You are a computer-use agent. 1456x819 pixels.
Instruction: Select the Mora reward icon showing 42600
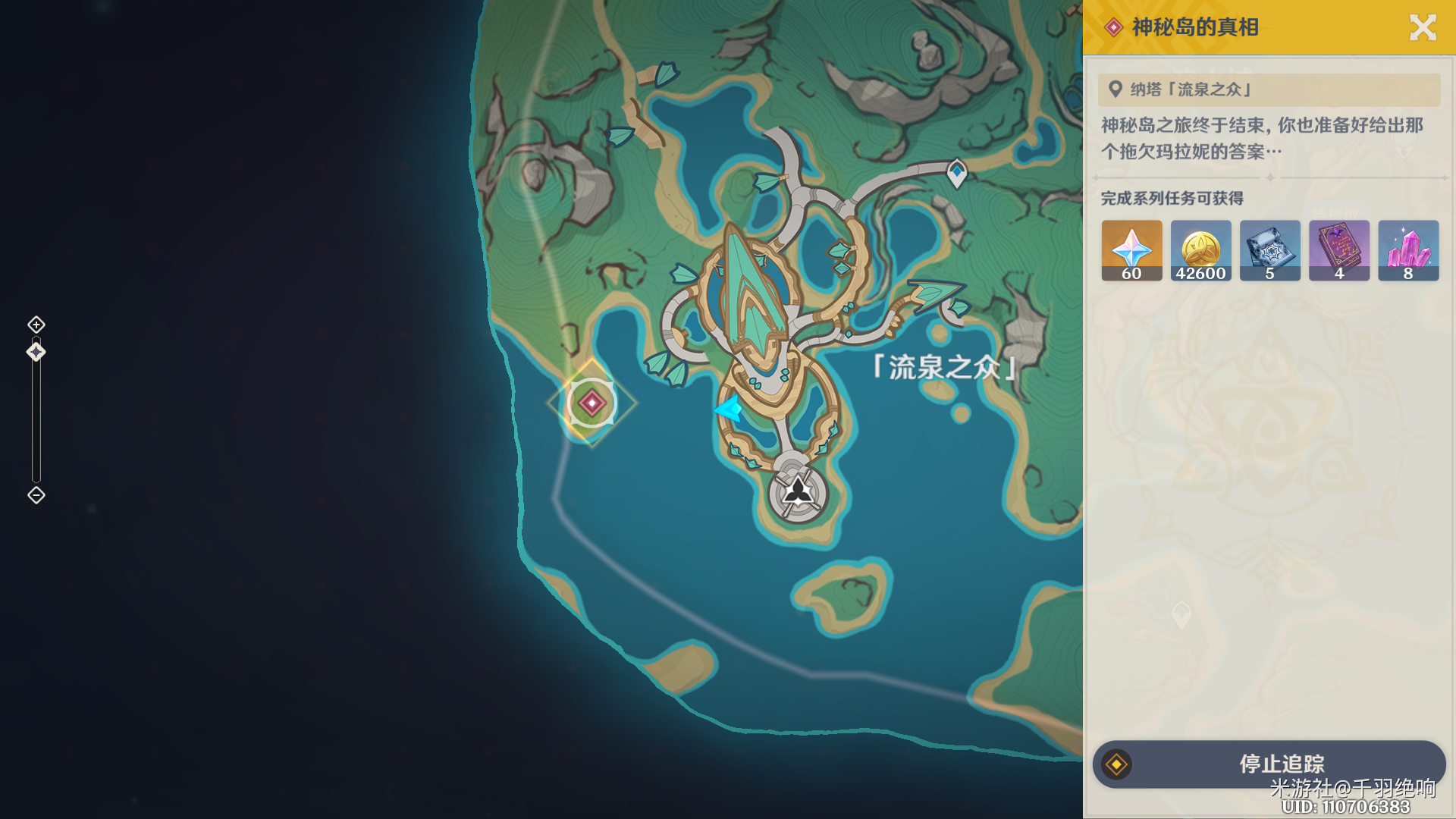(x=1200, y=250)
